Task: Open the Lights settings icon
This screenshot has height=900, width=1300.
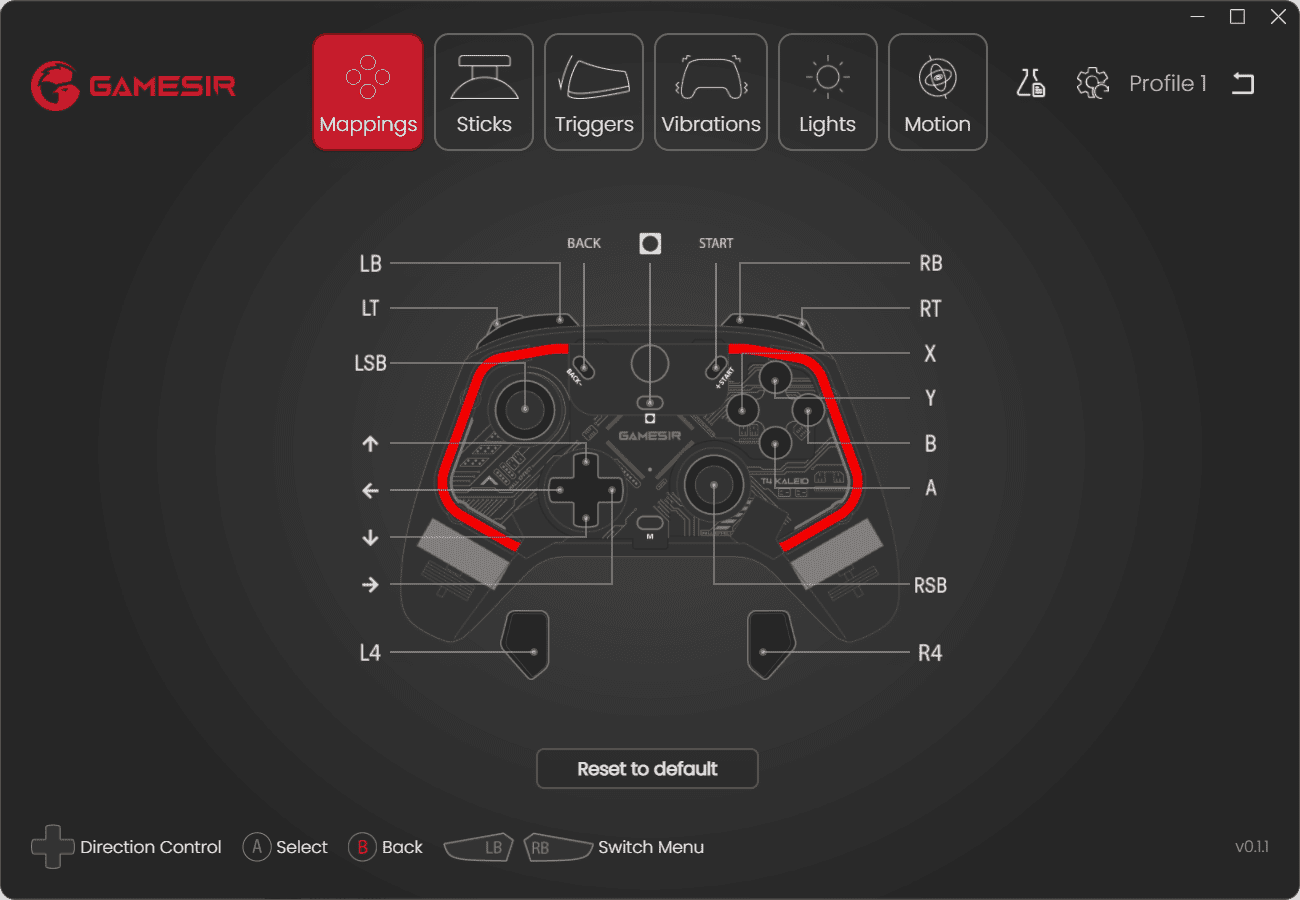Action: (x=827, y=91)
